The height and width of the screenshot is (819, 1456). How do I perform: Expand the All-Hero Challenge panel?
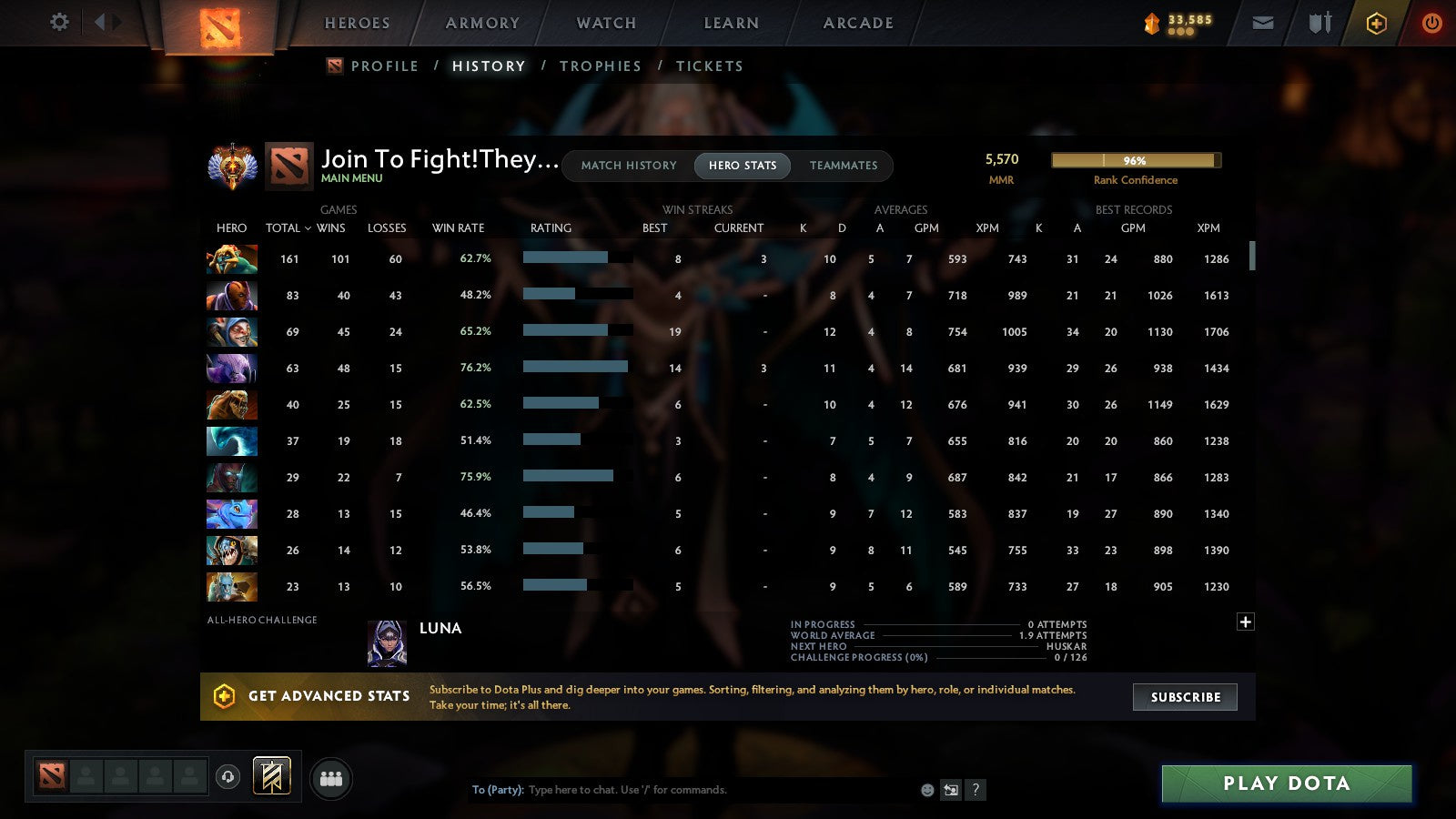pyautogui.click(x=1245, y=621)
